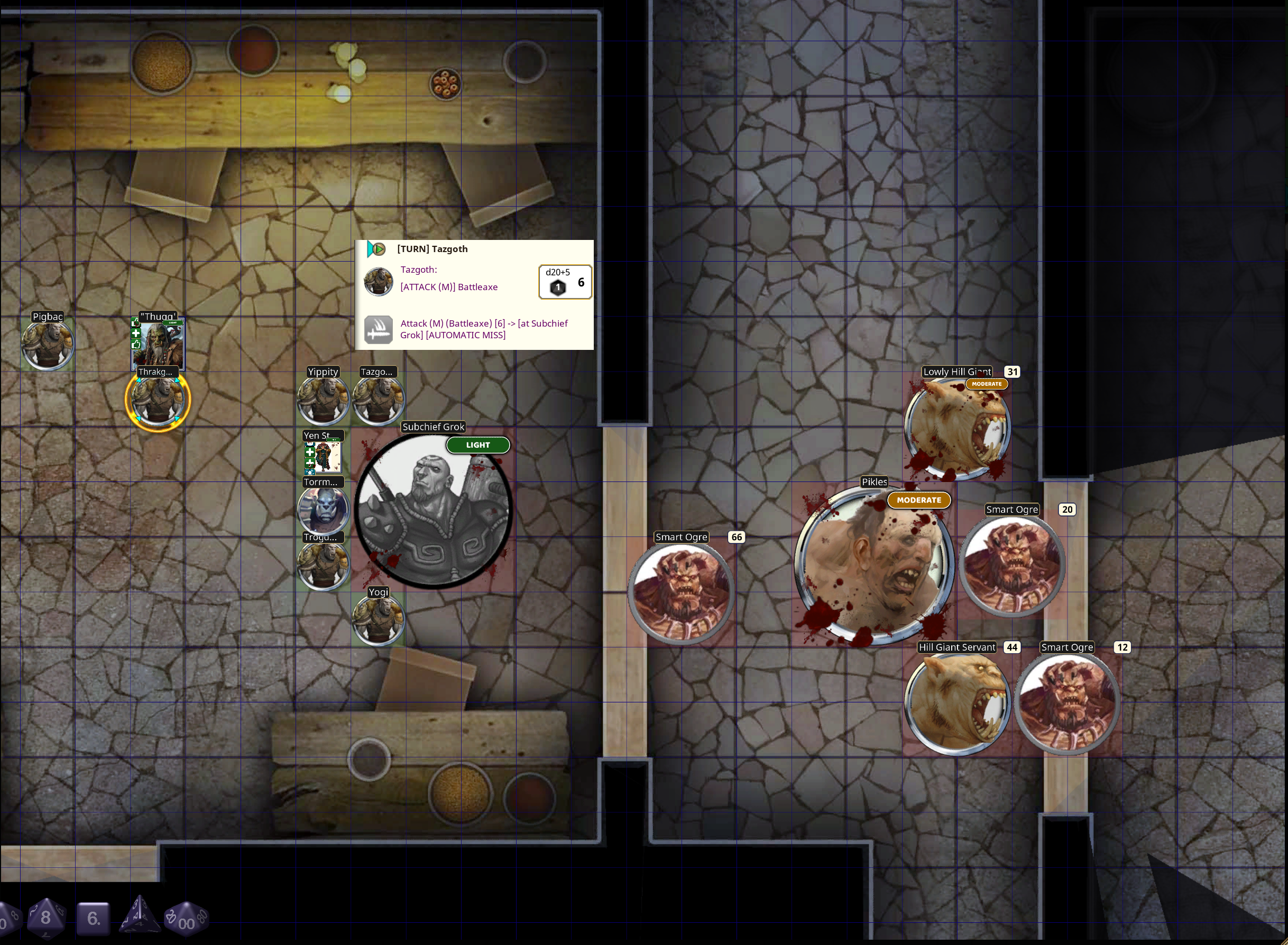The width and height of the screenshot is (1288, 945).
Task: Pick the pyramid-shaped d4 die
Action: click(140, 916)
